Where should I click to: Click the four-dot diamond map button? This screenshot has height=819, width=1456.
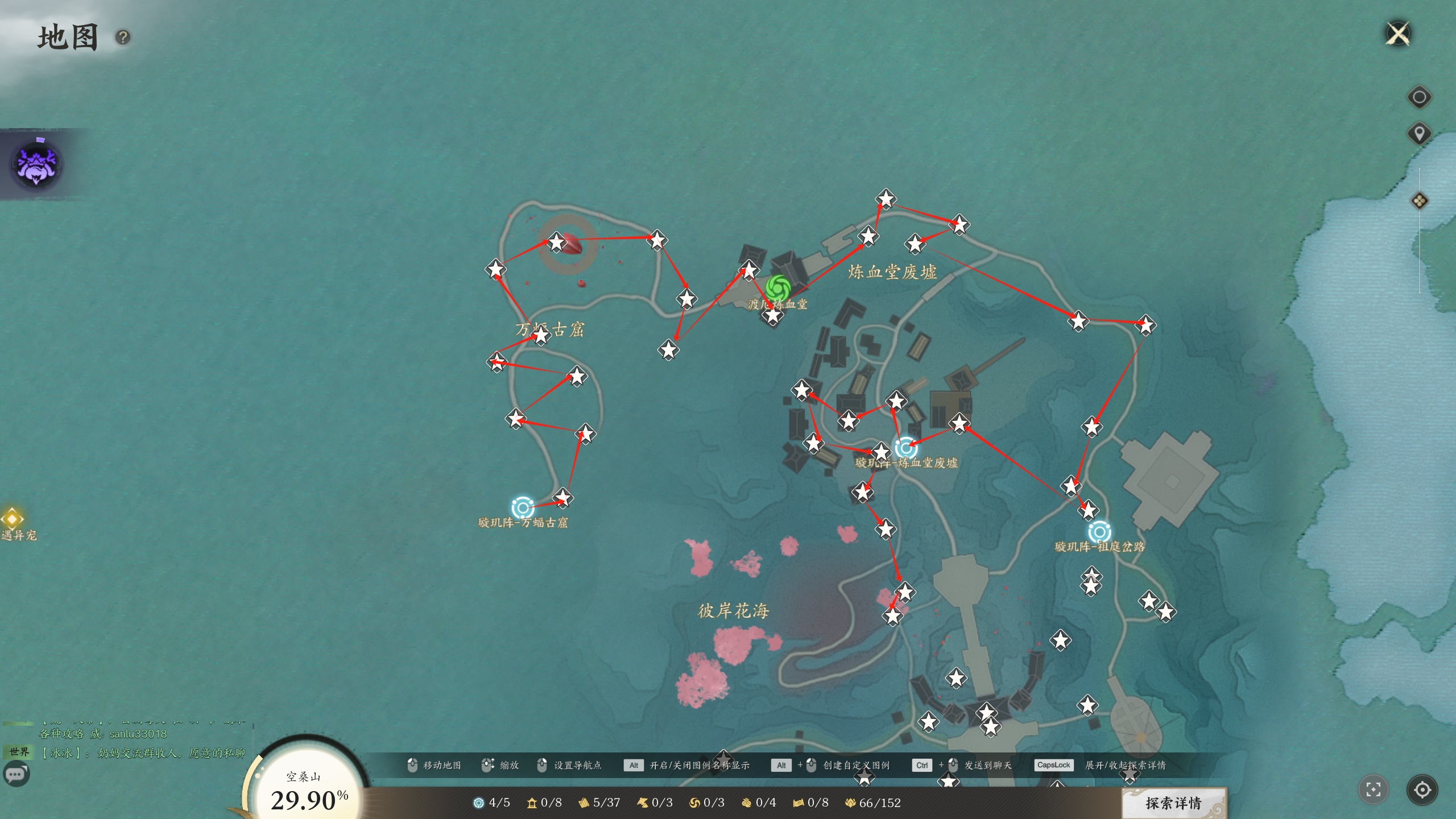[x=1419, y=201]
